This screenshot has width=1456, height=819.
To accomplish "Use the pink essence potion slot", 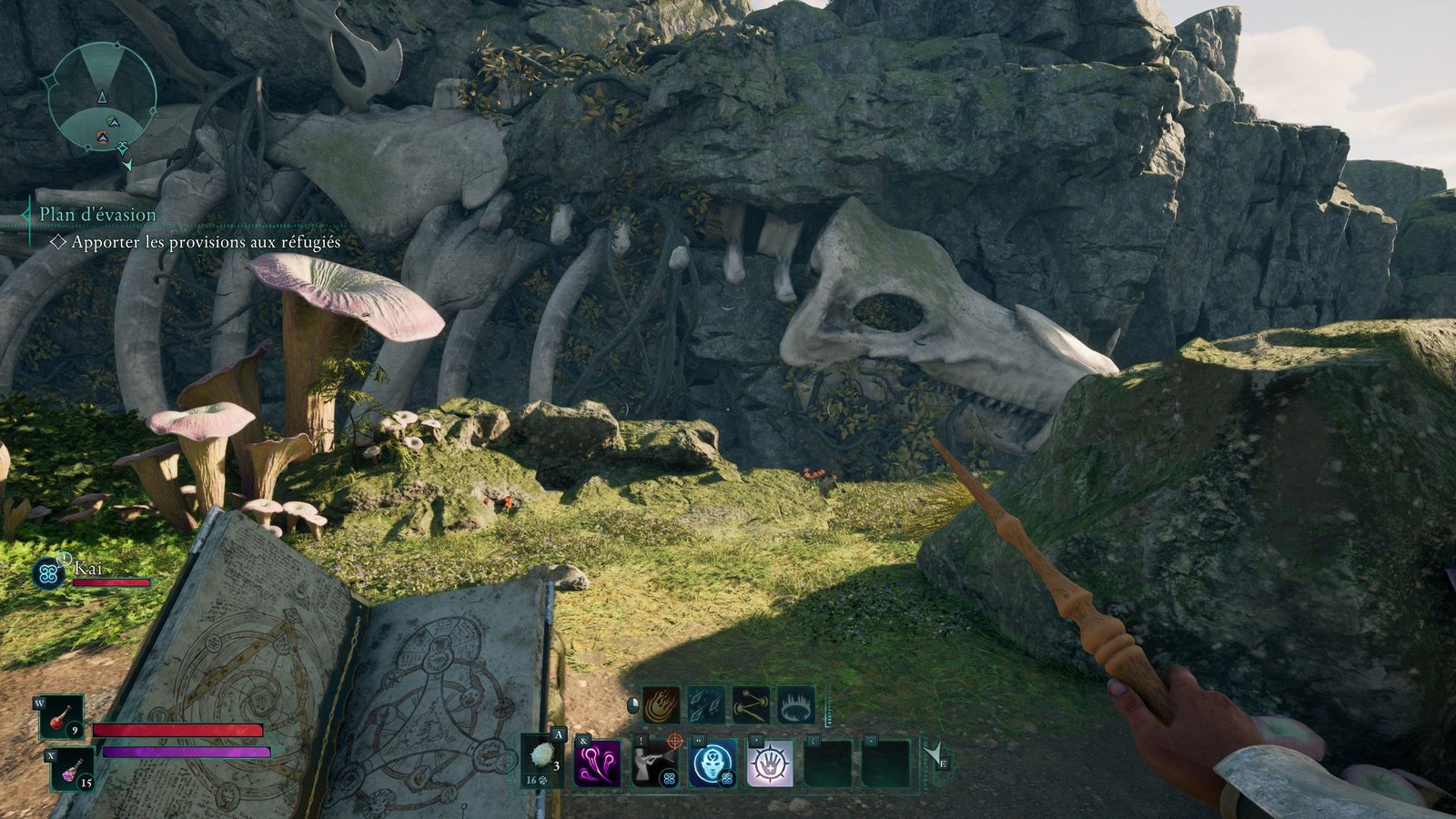I will (72, 770).
